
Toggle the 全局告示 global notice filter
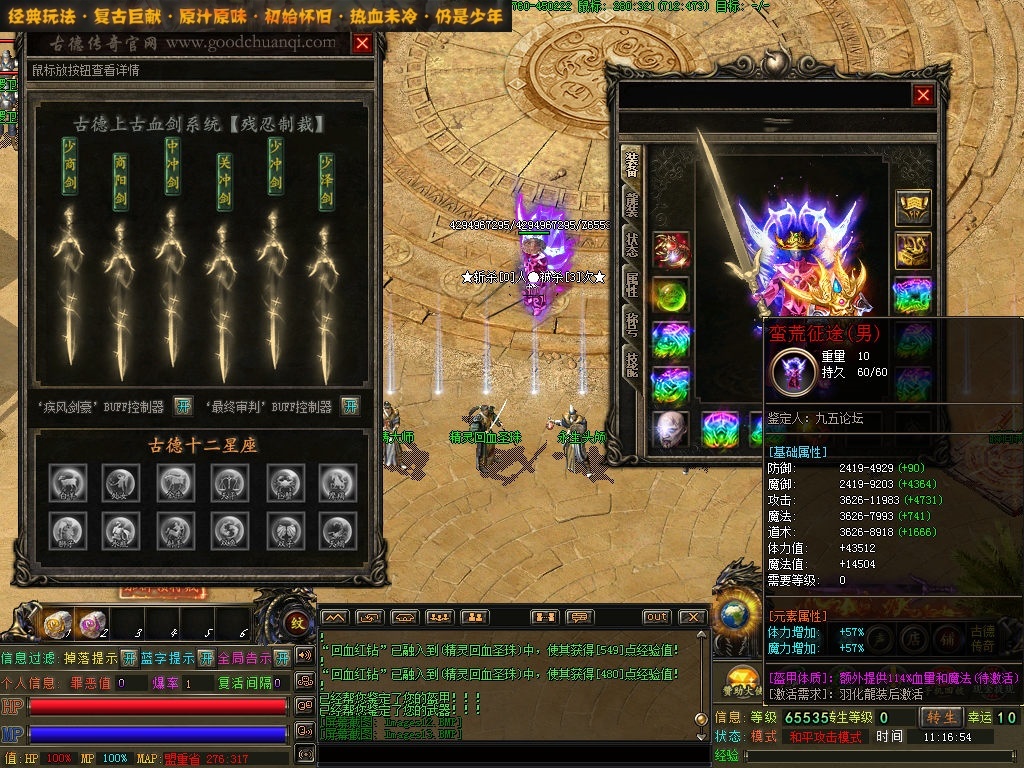[x=281, y=658]
